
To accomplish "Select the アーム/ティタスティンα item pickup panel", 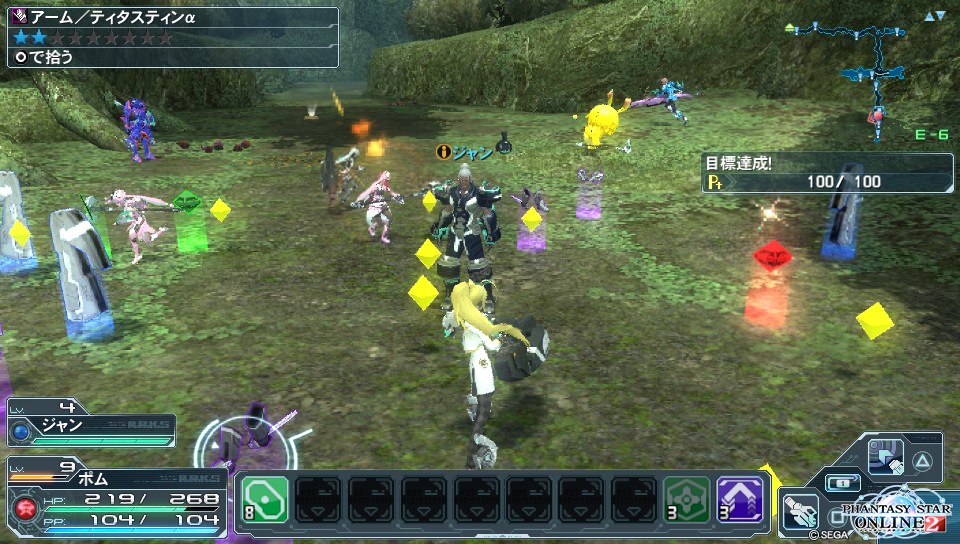I will (x=170, y=38).
